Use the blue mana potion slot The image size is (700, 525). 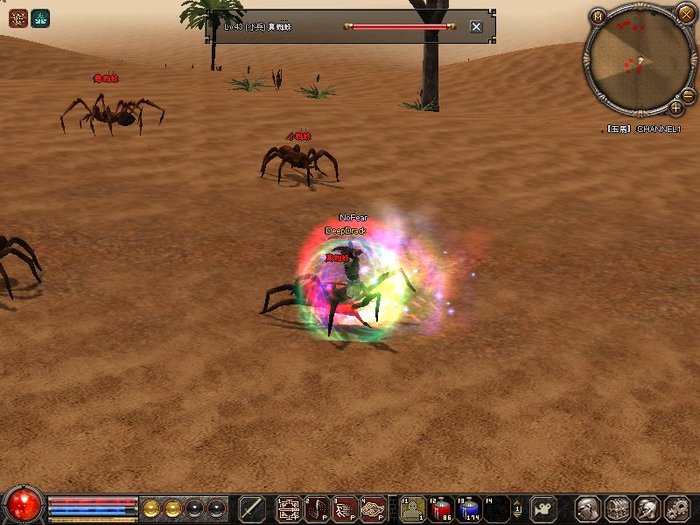click(469, 508)
